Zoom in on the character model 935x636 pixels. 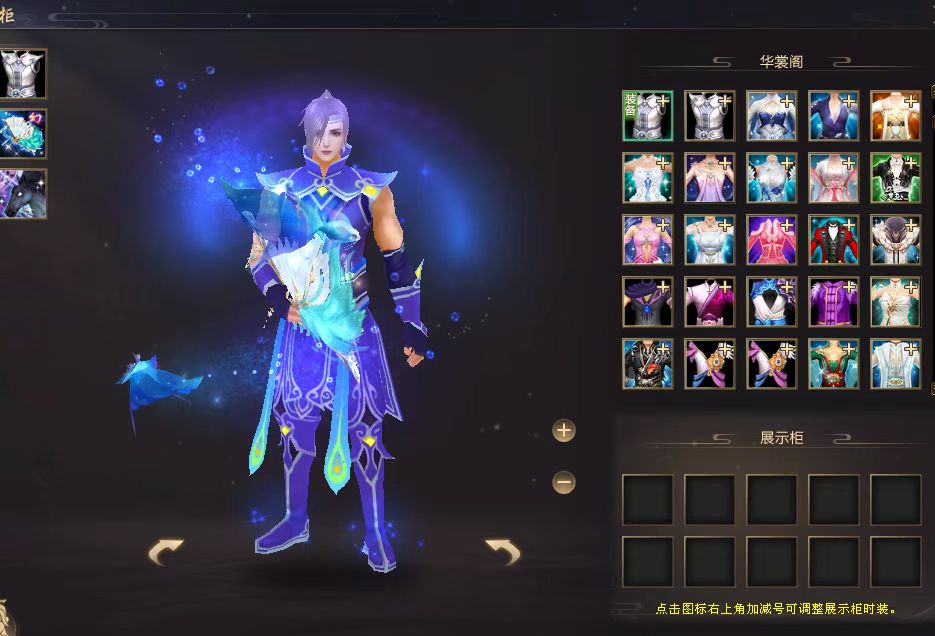click(x=564, y=431)
